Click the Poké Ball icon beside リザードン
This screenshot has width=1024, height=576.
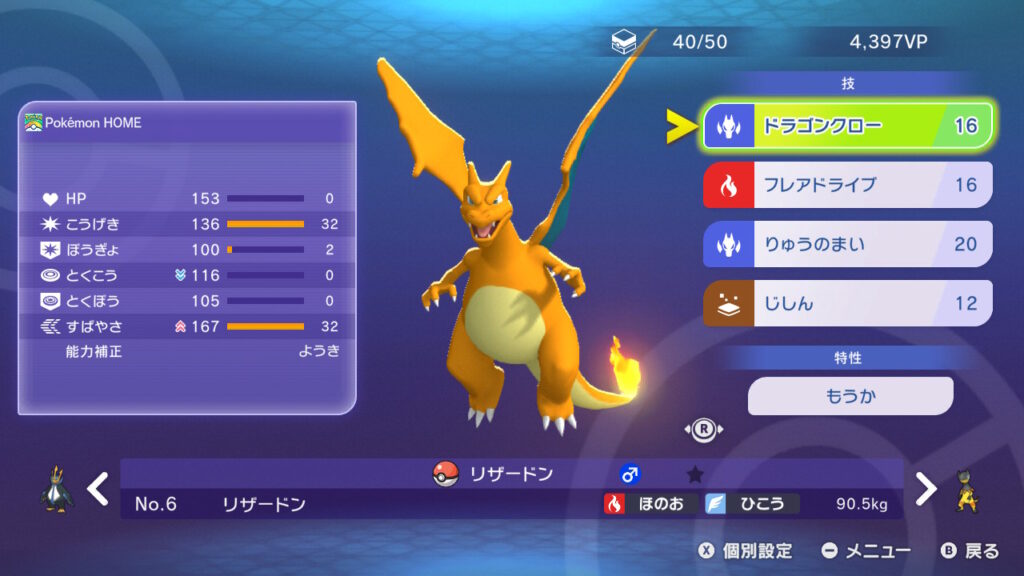pyautogui.click(x=445, y=474)
